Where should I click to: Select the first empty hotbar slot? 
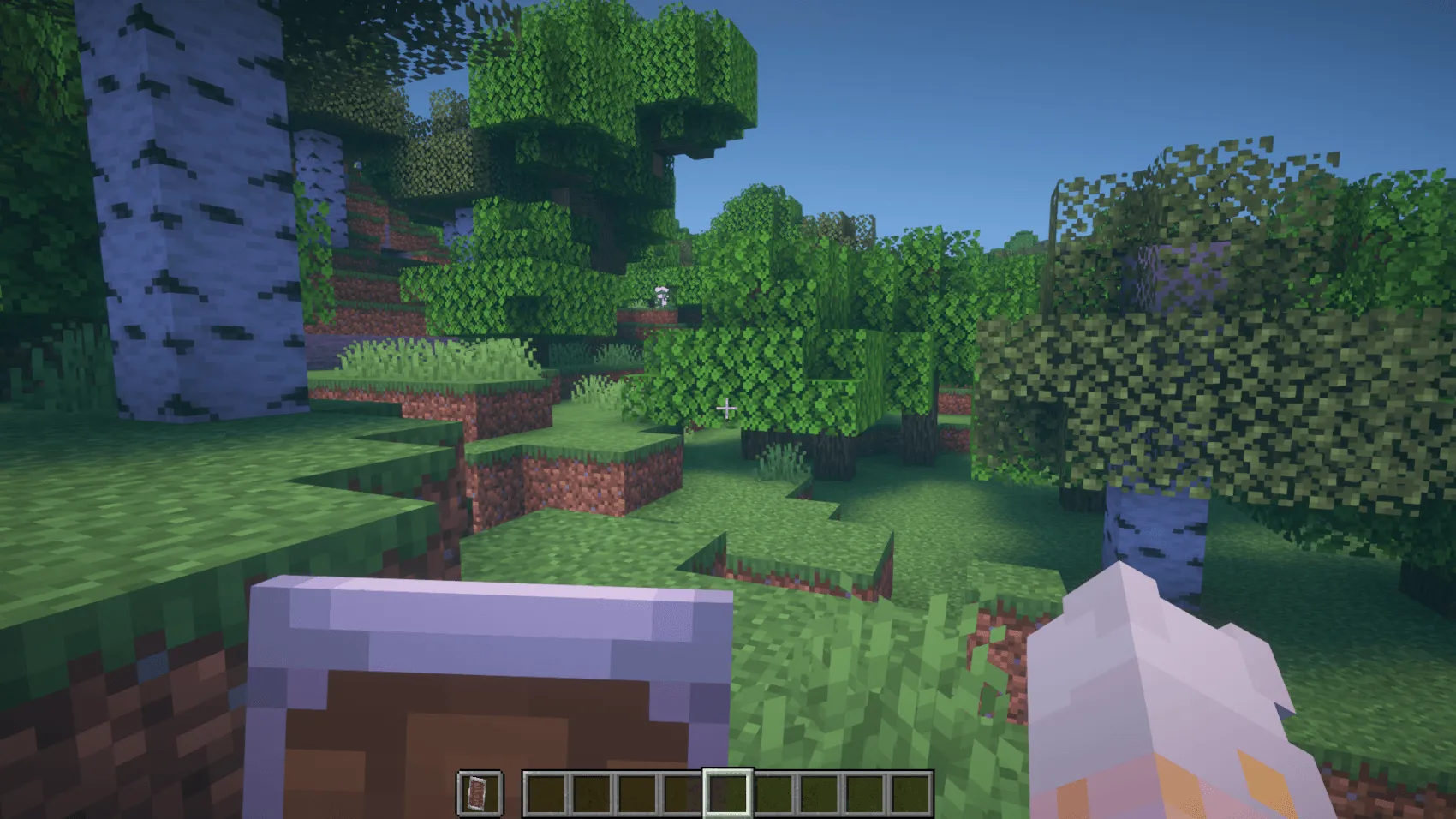click(x=546, y=795)
